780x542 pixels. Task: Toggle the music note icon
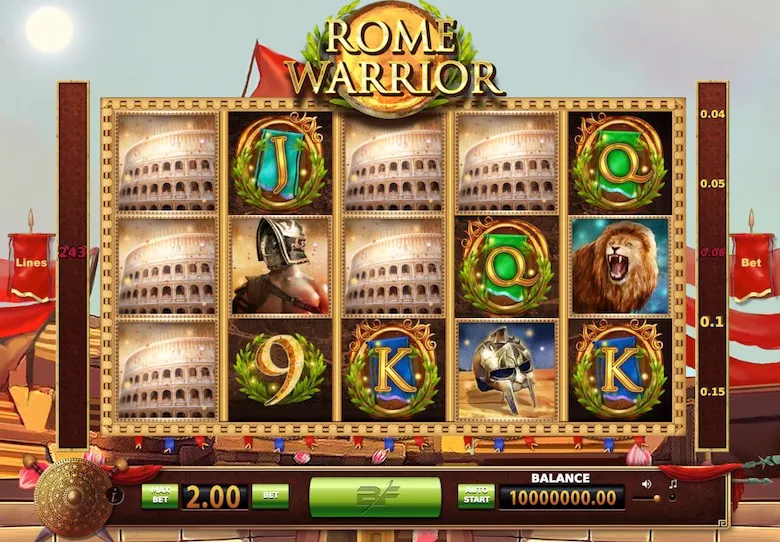[672, 484]
